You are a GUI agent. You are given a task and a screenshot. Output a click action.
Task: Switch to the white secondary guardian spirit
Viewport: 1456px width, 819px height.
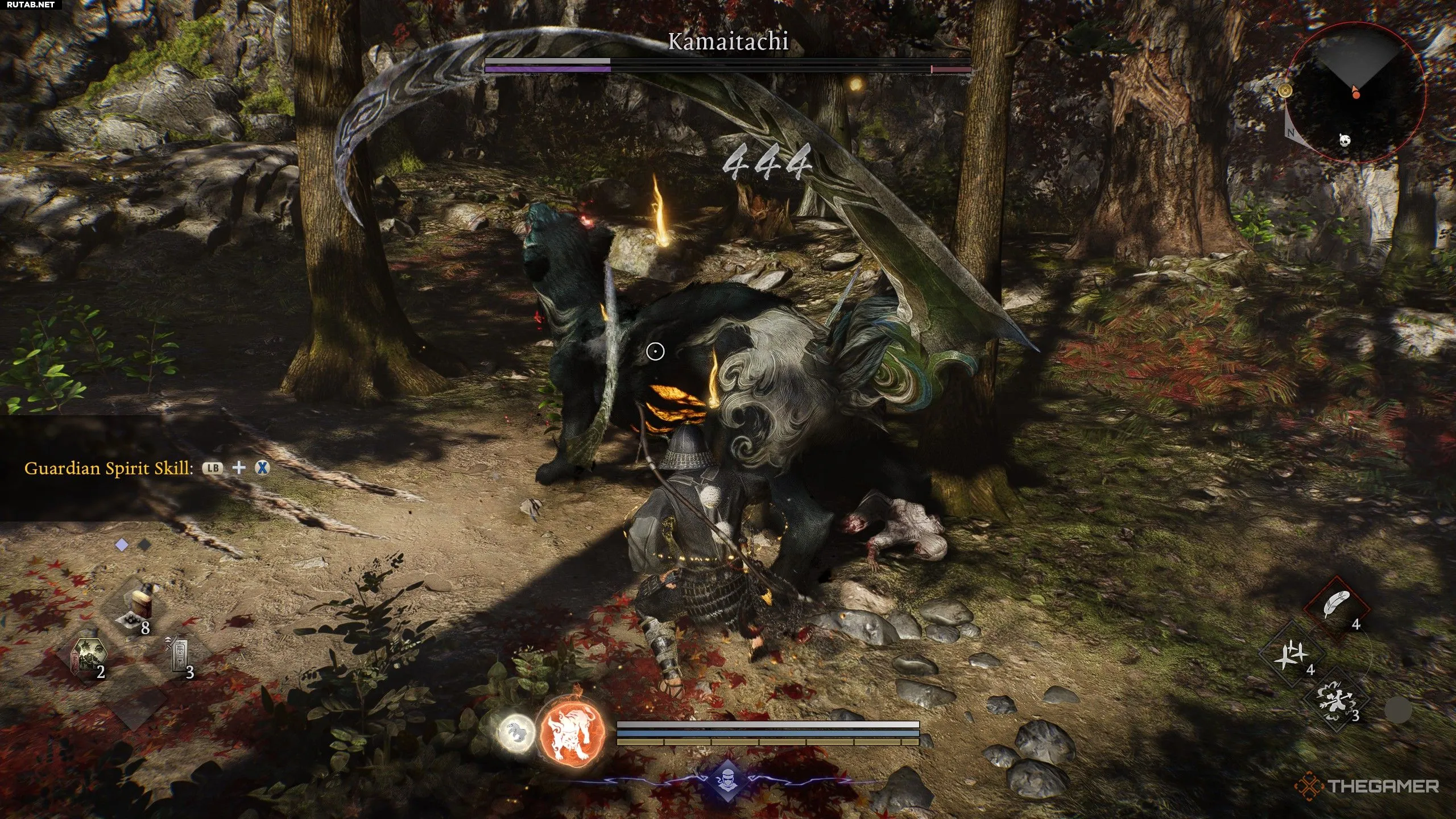click(515, 733)
